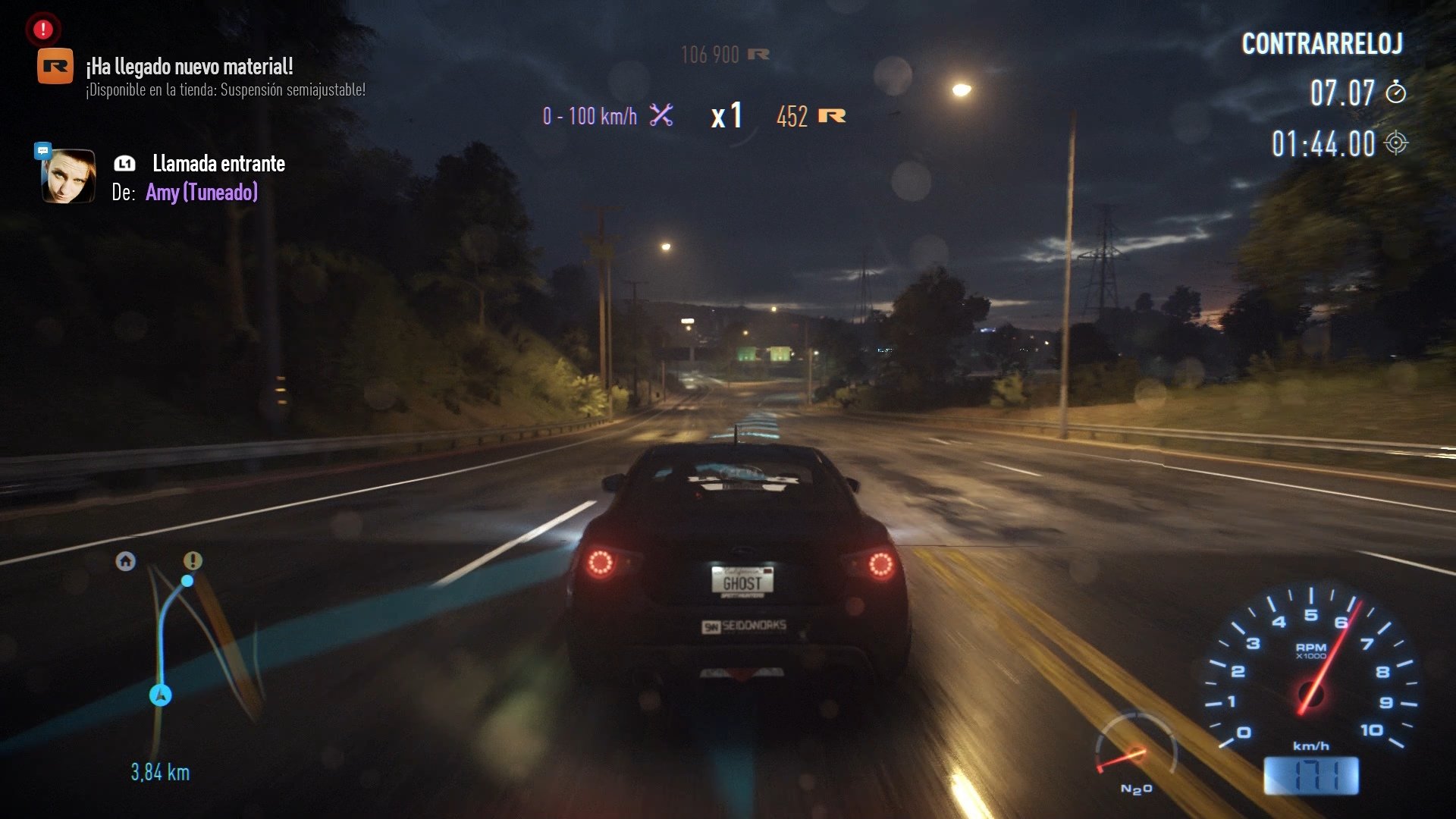The width and height of the screenshot is (1456, 819).
Task: Open the Llamada entrante entry
Action: [x=218, y=164]
